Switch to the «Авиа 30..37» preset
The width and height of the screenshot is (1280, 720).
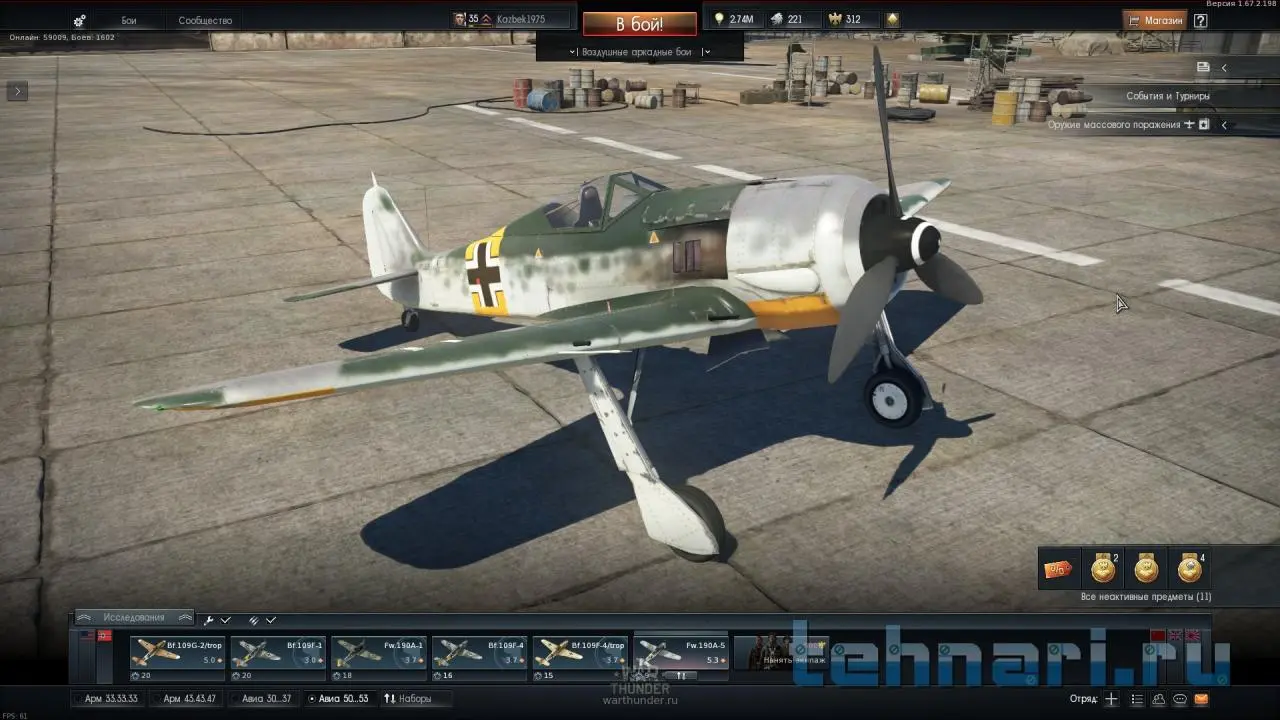click(x=266, y=699)
